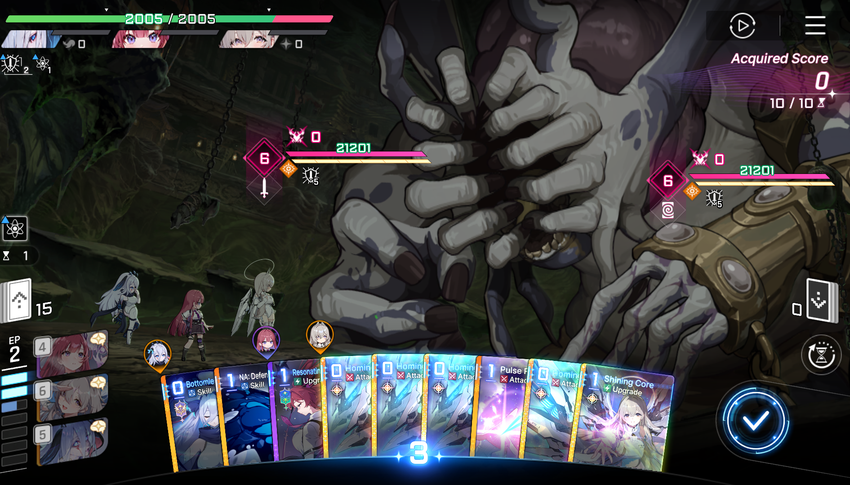850x485 pixels.
Task: Toggle auto-play with the play icon
Action: [742, 26]
